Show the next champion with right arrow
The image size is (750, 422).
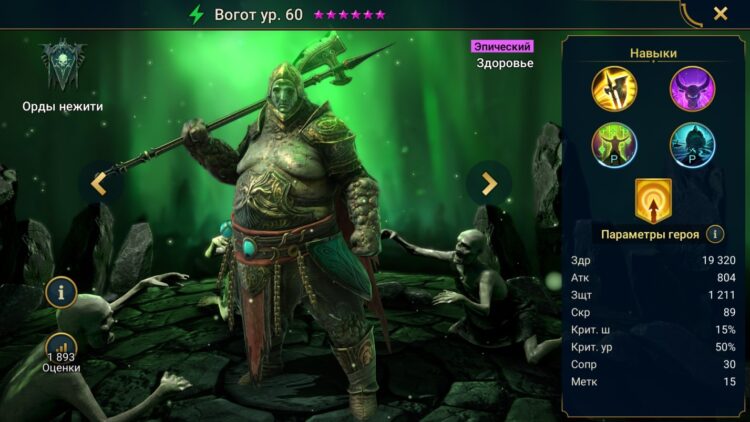pyautogui.click(x=489, y=183)
